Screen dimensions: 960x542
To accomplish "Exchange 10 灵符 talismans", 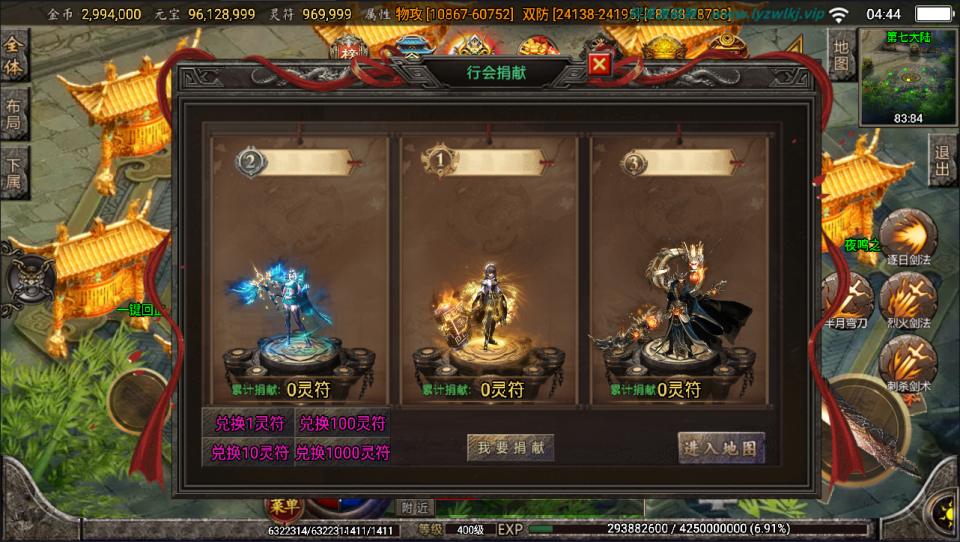I will coord(246,452).
